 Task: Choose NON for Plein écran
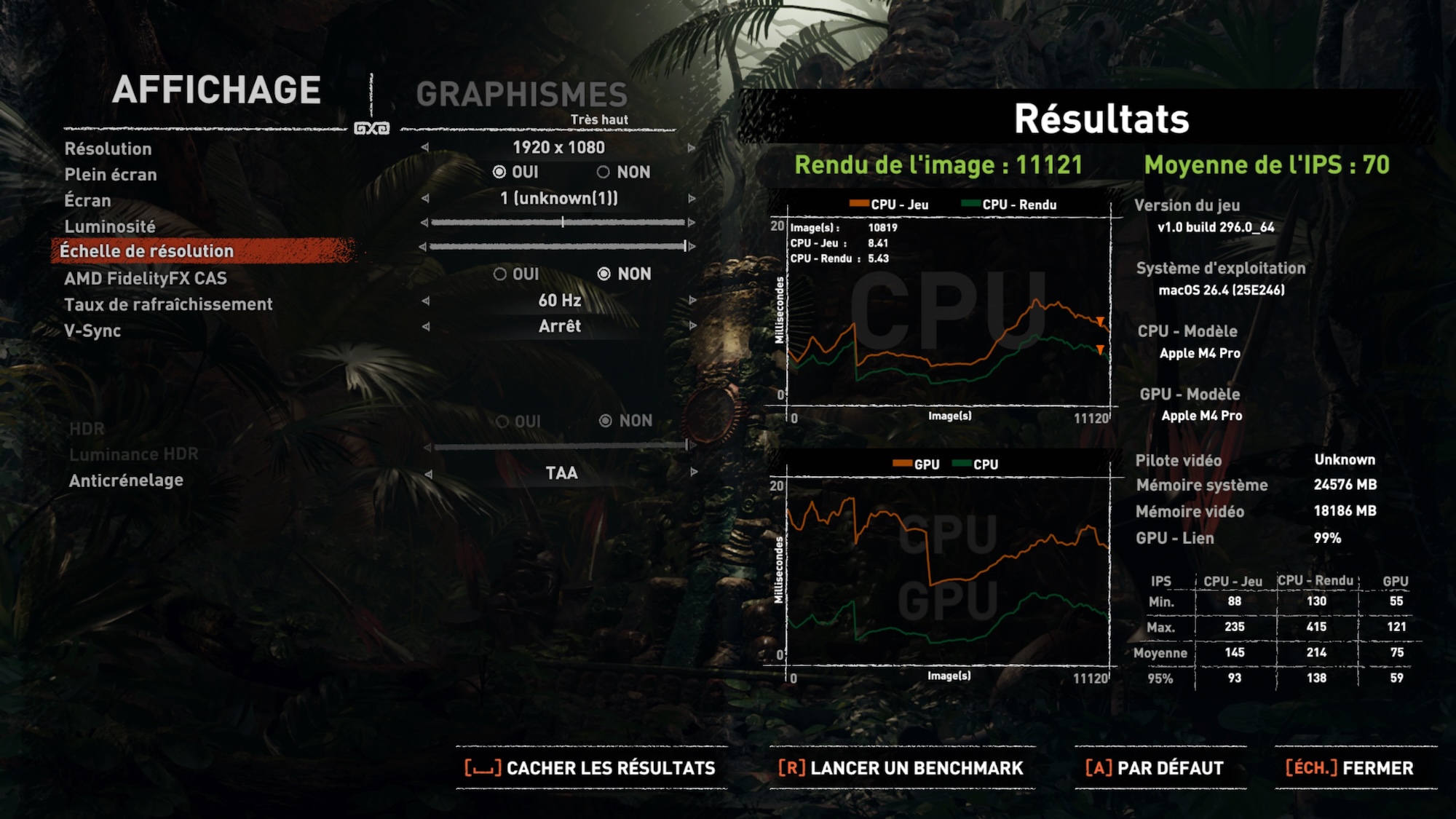tap(604, 173)
